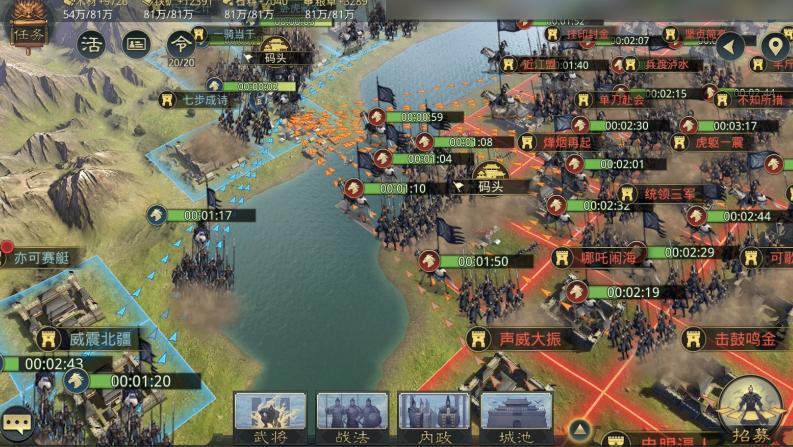Select the 击鼓鸣金 city label
793x447 pixels.
coord(740,339)
